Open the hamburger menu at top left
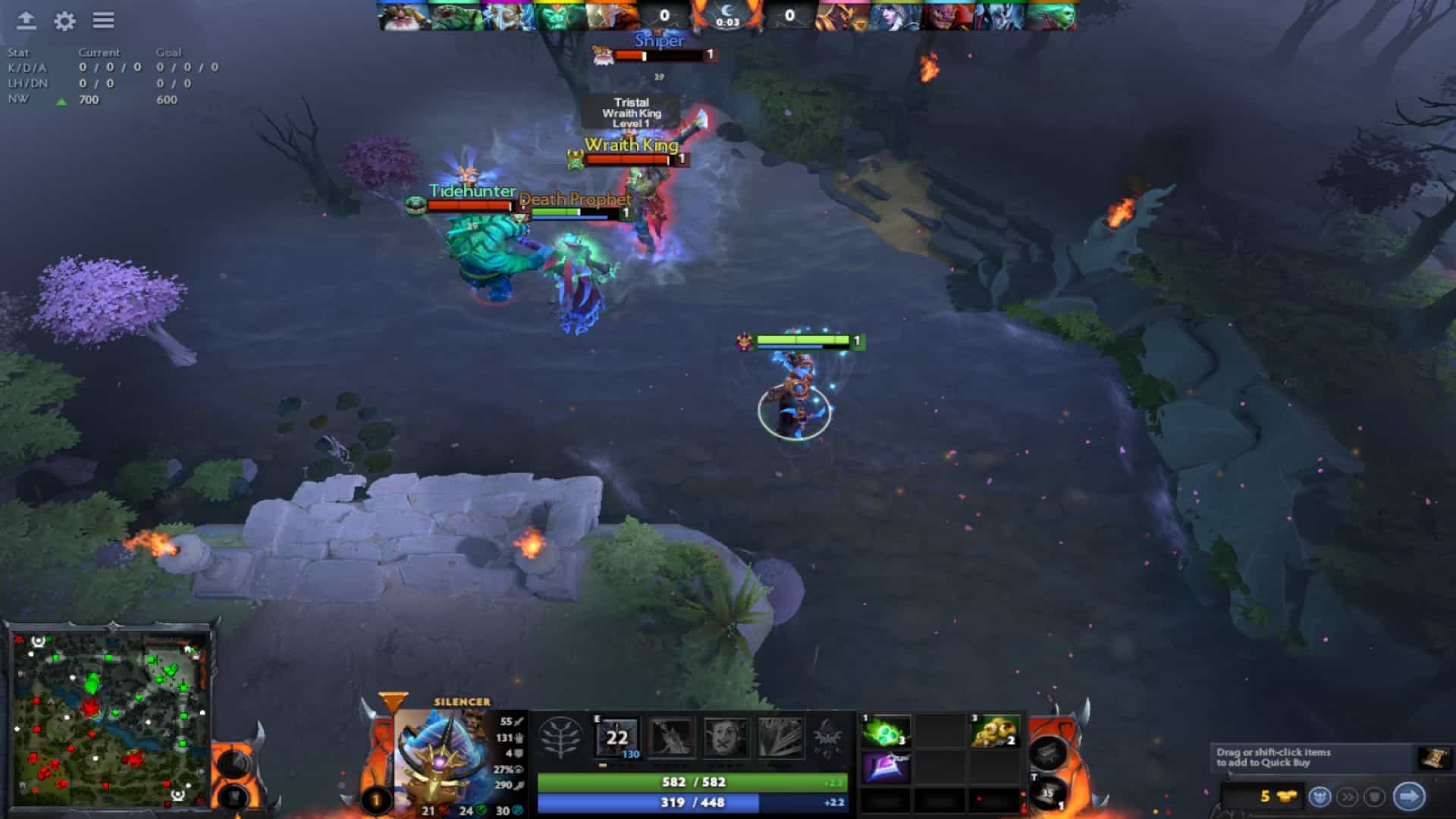Viewport: 1456px width, 819px height. coord(104,20)
